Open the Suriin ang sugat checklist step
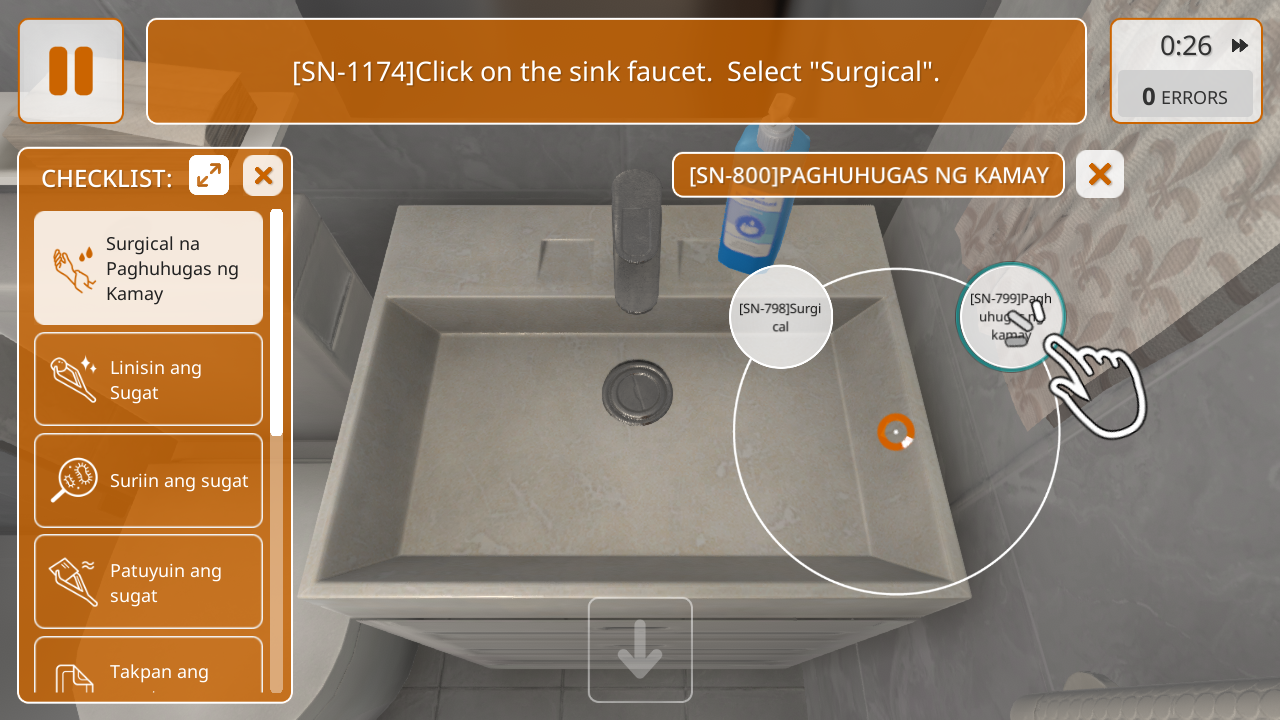 [x=148, y=481]
